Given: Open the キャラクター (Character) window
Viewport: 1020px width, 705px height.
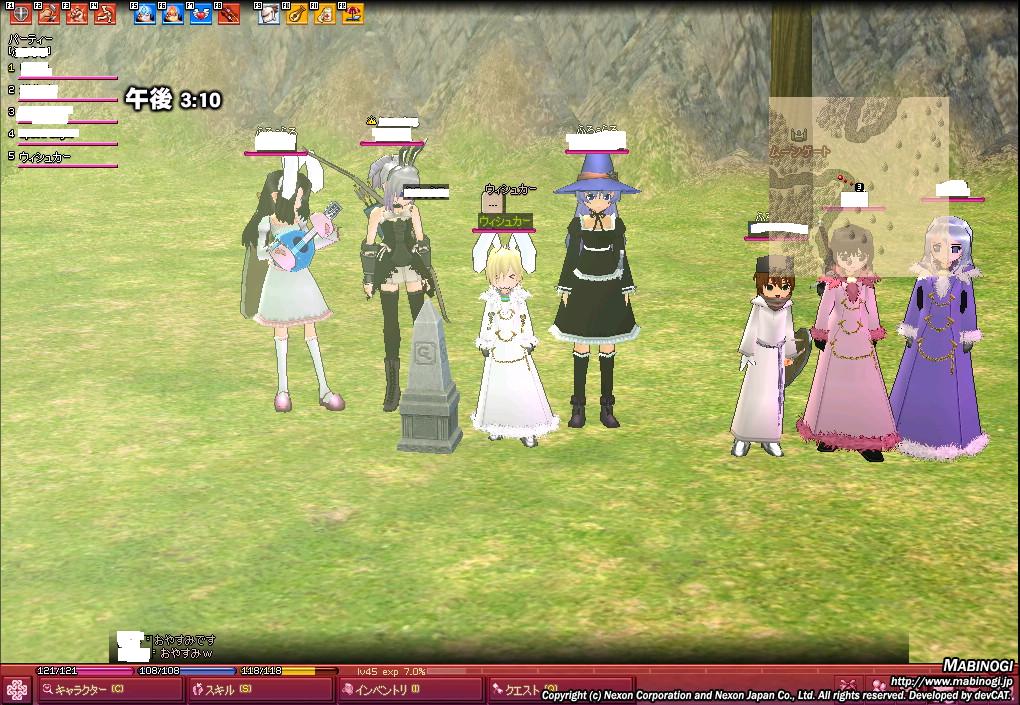Looking at the screenshot, I should (110, 689).
